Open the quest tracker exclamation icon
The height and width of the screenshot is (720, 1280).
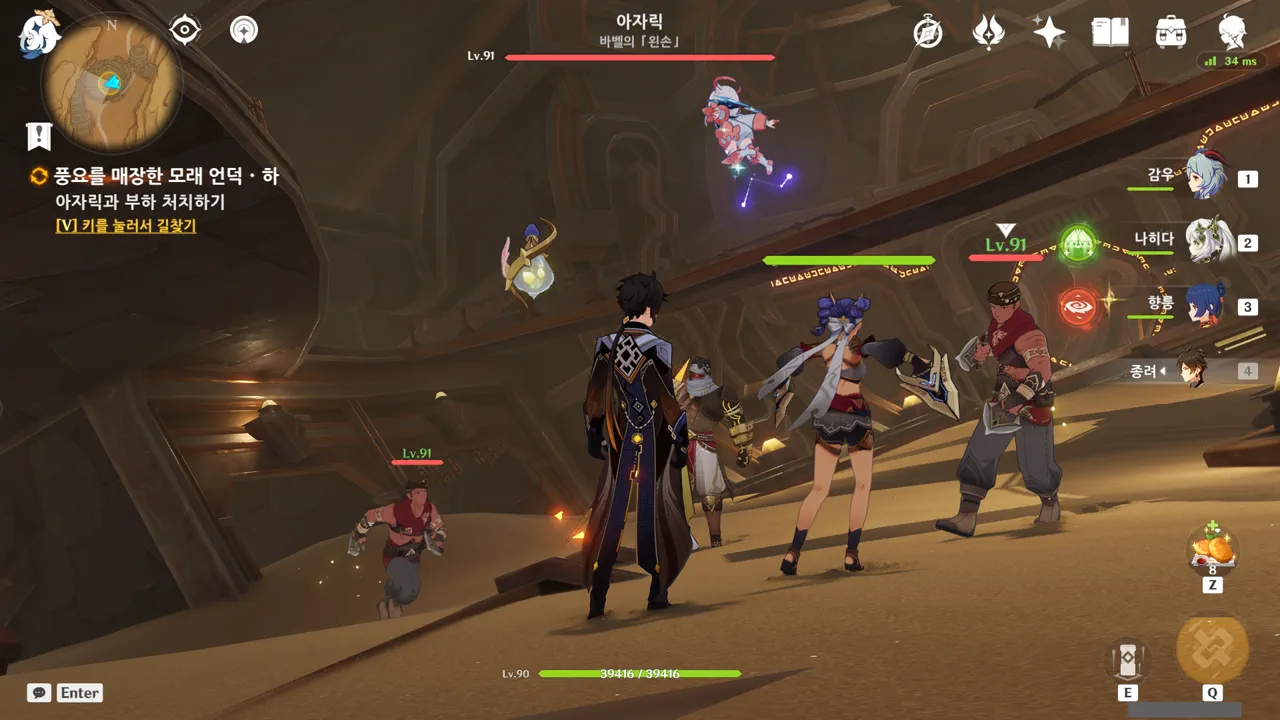coord(39,136)
